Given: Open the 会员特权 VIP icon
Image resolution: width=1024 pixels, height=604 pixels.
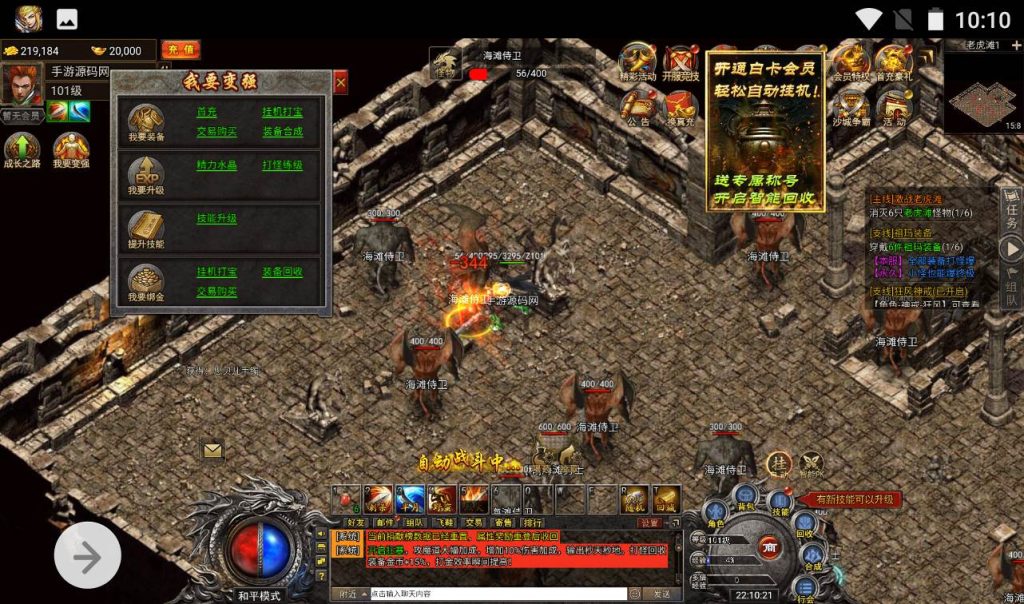Looking at the screenshot, I should (x=852, y=62).
